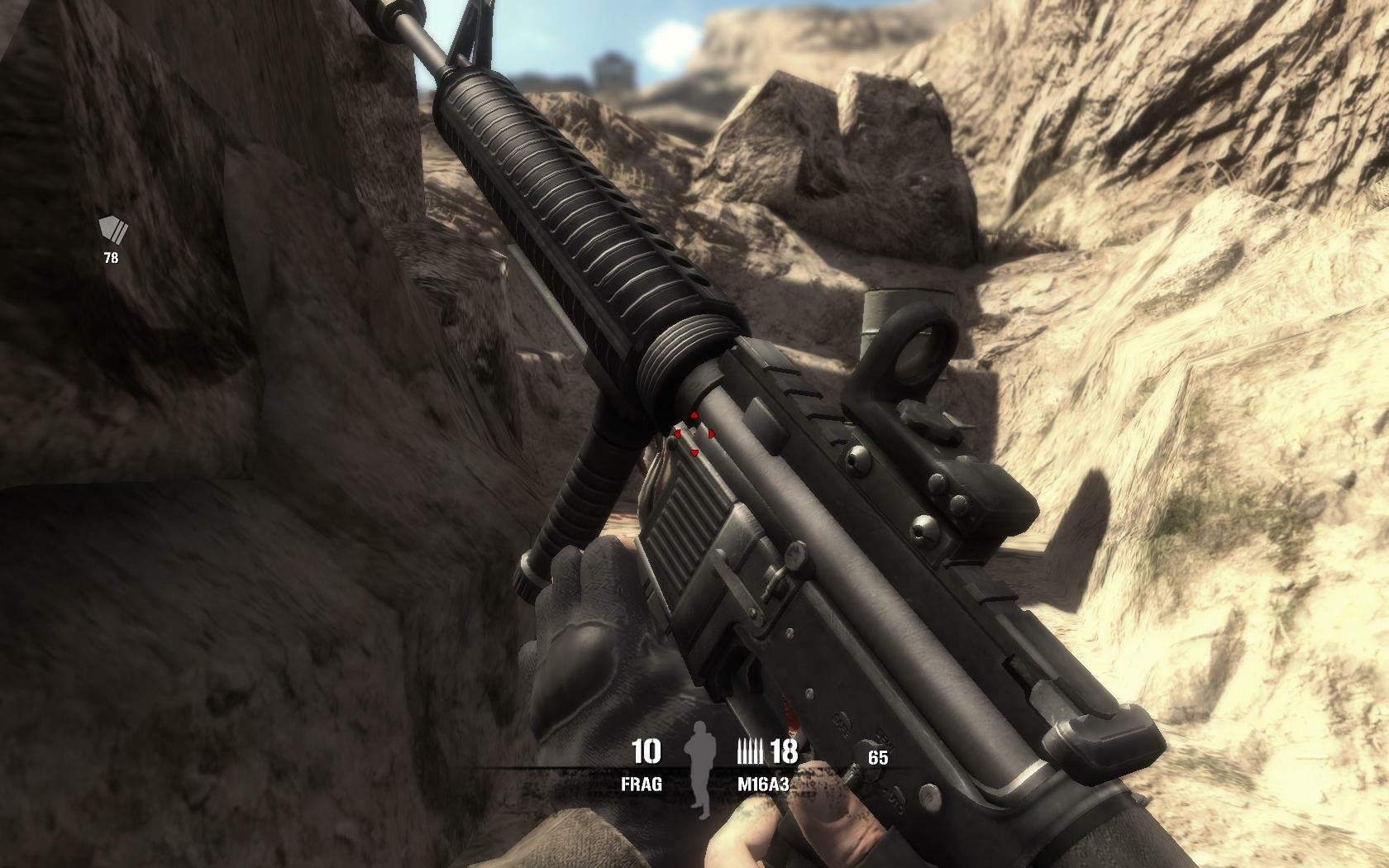Choose the FRAG grenade label
The height and width of the screenshot is (868, 1389).
pos(642,785)
